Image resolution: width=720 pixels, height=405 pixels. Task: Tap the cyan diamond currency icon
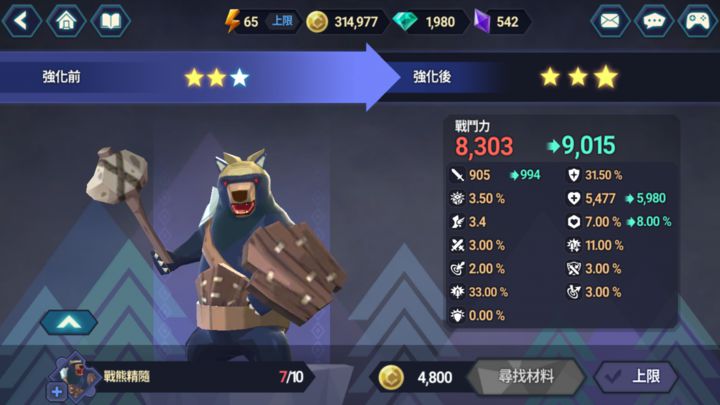click(x=407, y=21)
